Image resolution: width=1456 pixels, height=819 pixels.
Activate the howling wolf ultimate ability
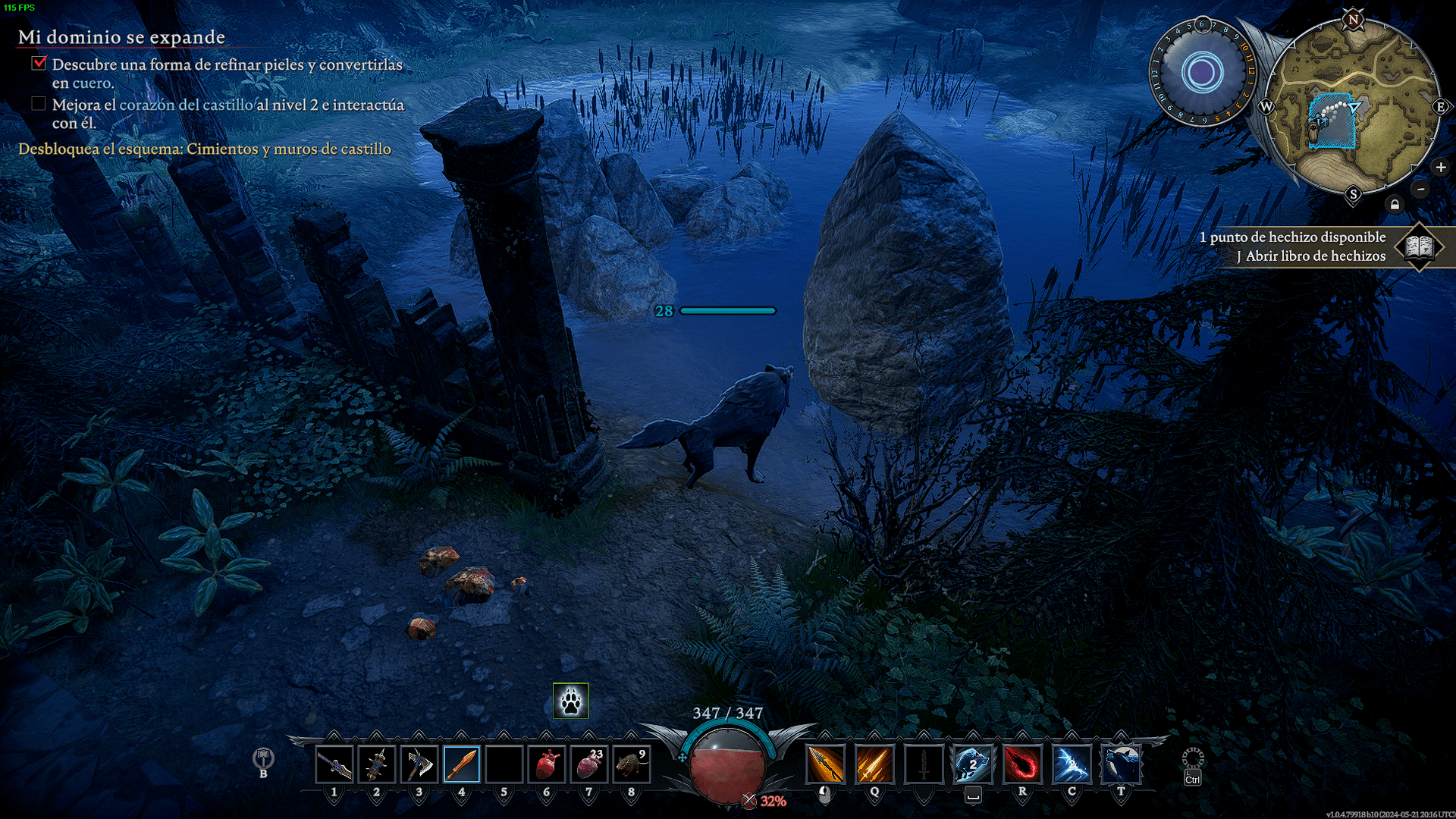(1121, 764)
